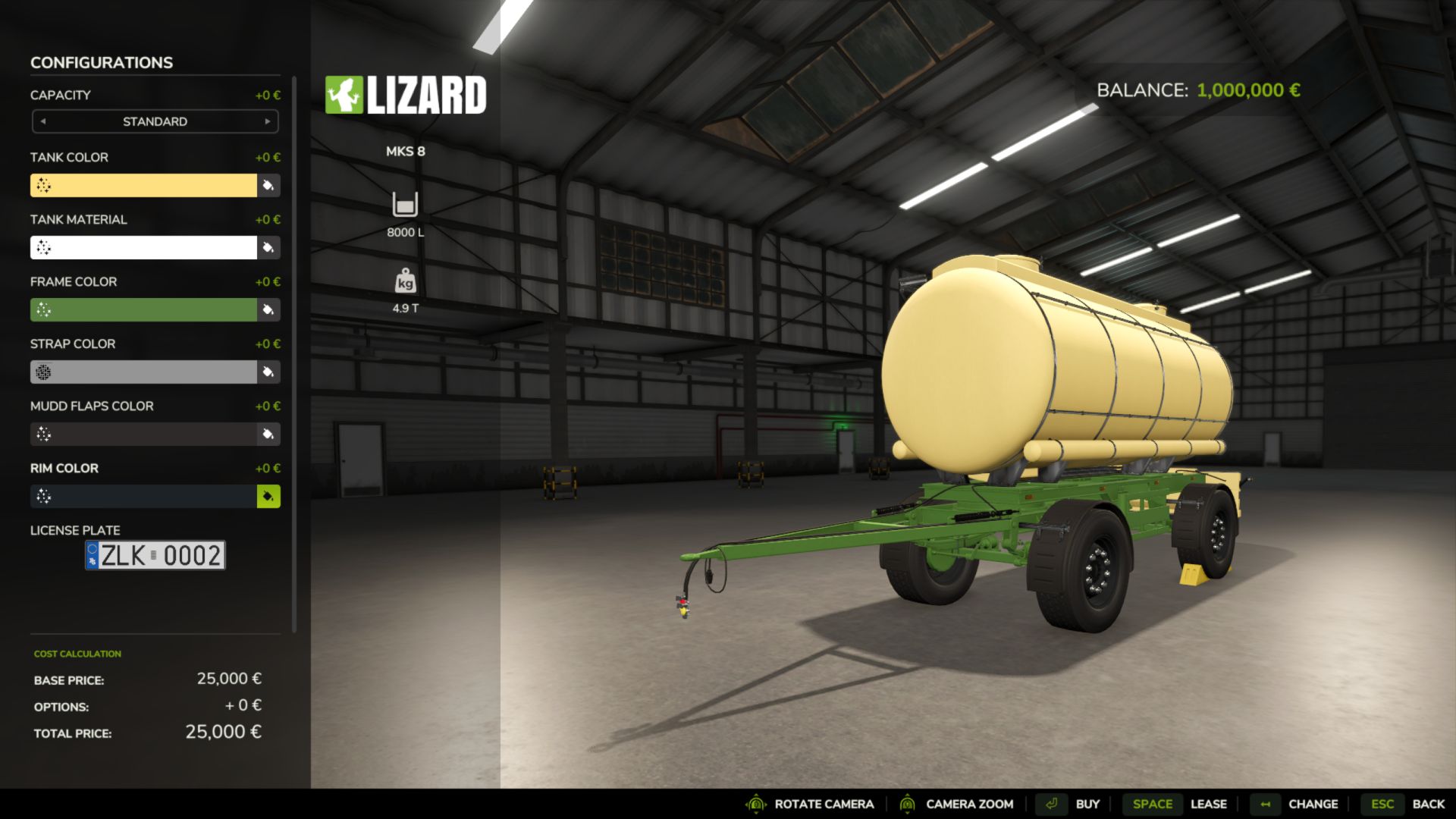
Task: Buy the MKS 8 trailer
Action: [x=1072, y=804]
